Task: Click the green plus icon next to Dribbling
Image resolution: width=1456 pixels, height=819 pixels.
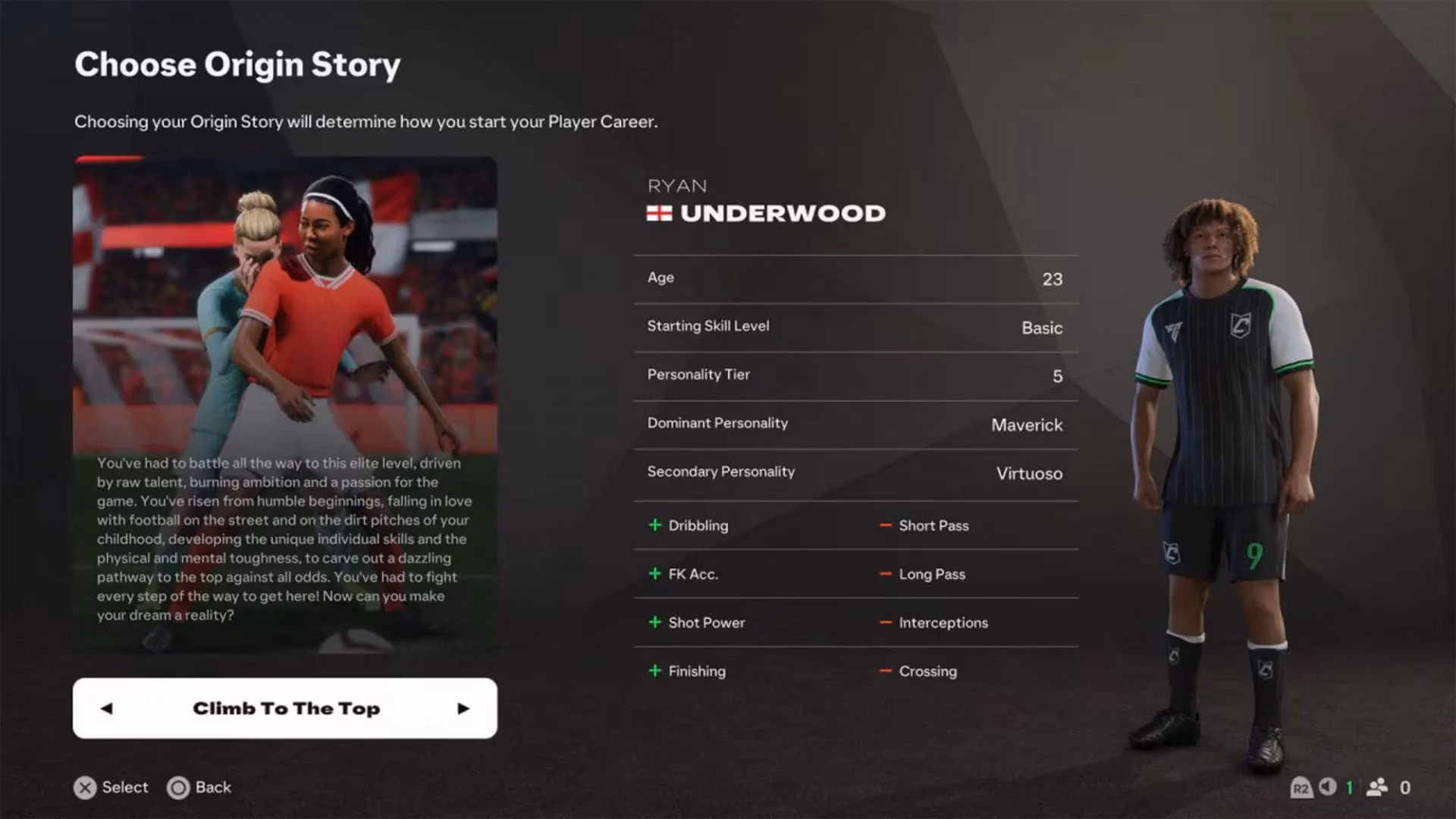Action: (654, 525)
